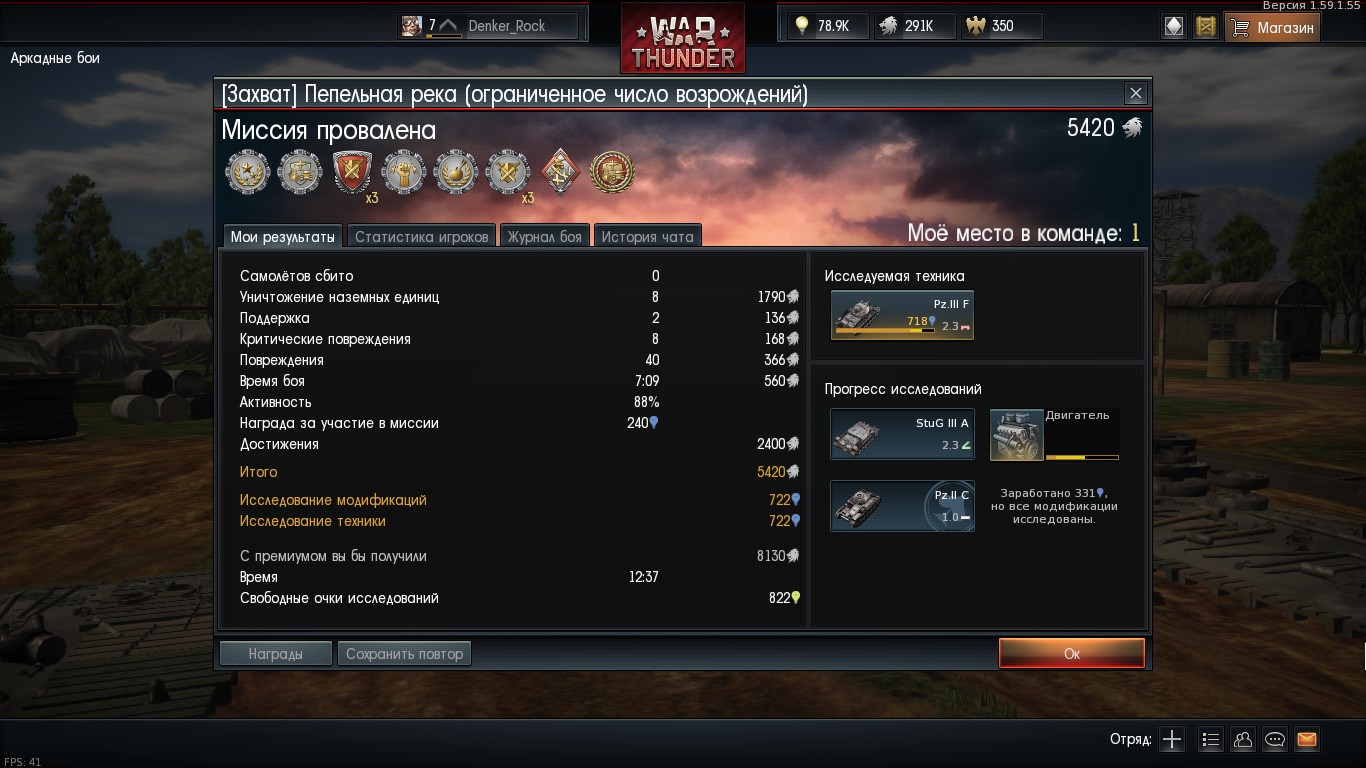Open the Журнал боя tab
The height and width of the screenshot is (768, 1366).
coord(544,237)
